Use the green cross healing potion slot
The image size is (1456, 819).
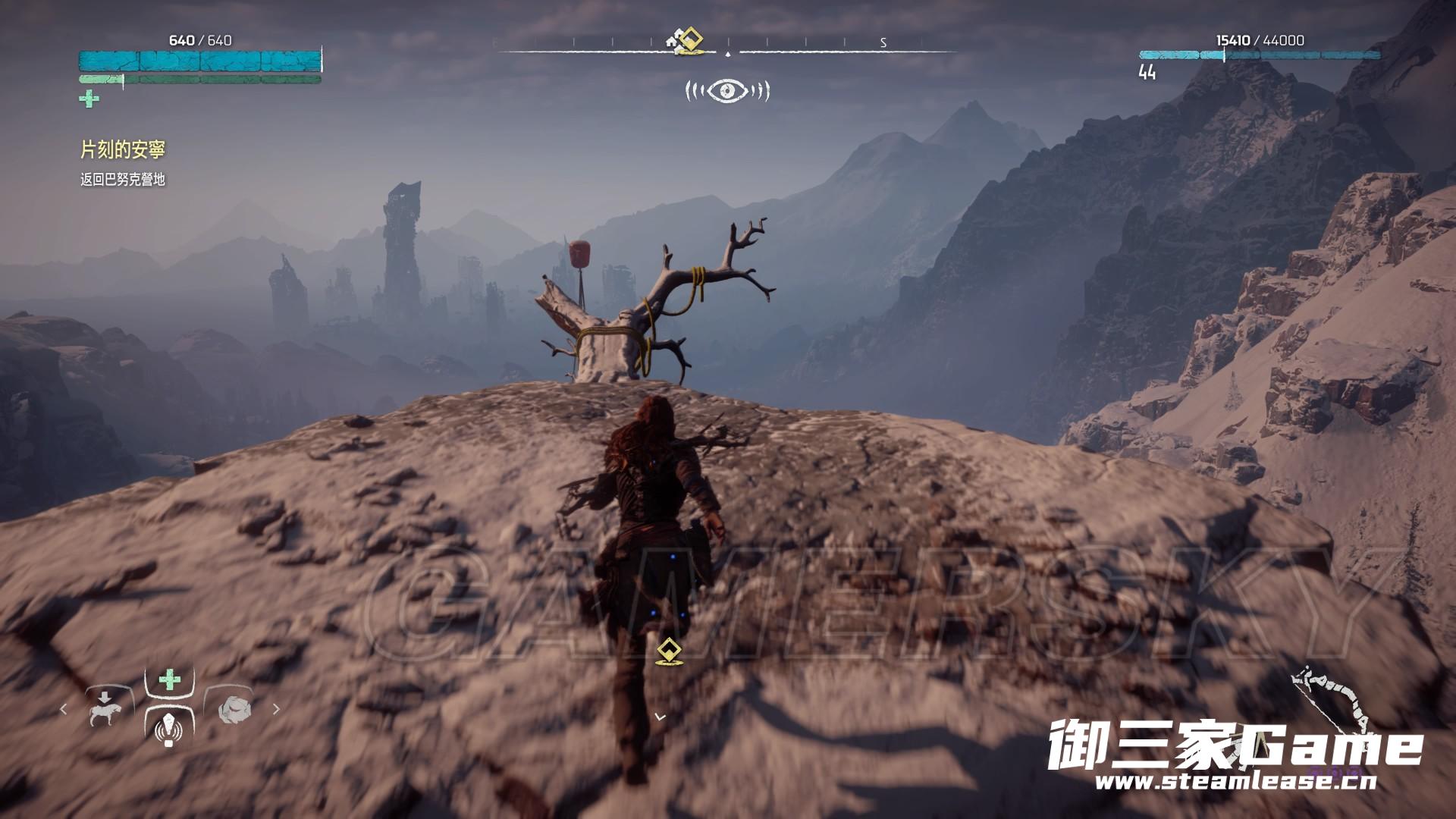click(x=170, y=679)
